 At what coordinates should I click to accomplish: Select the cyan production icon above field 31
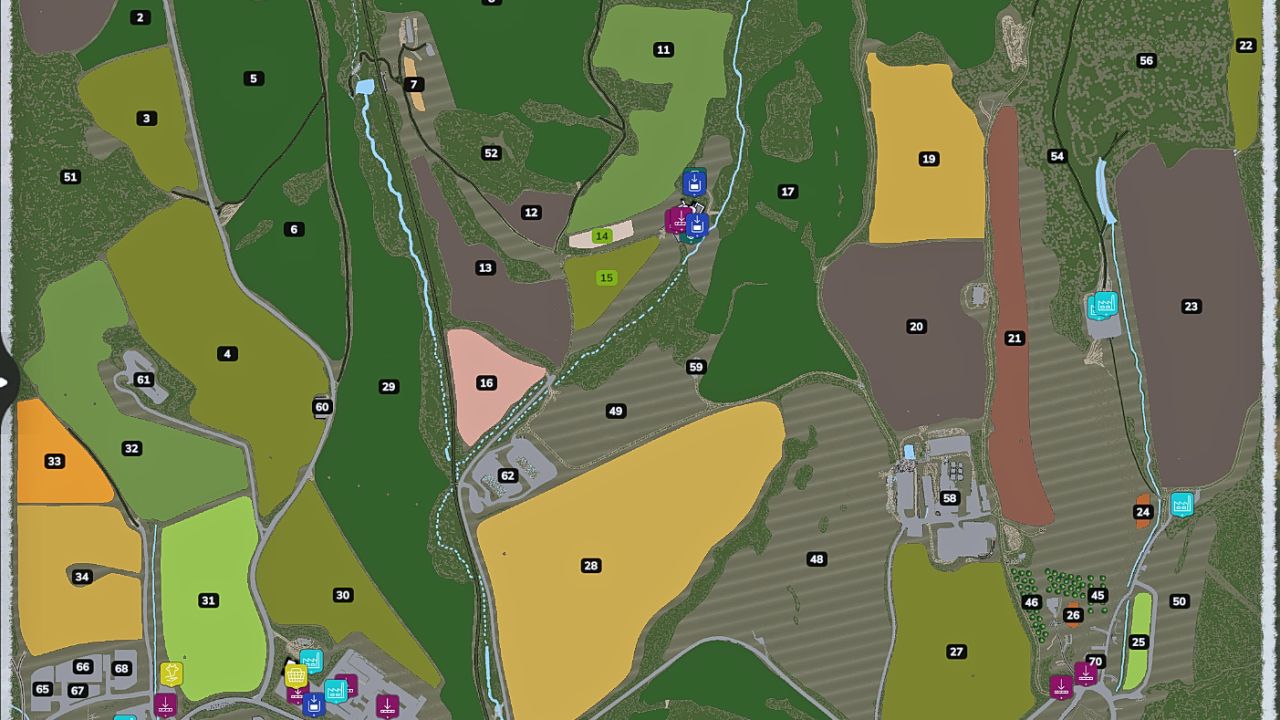(311, 662)
